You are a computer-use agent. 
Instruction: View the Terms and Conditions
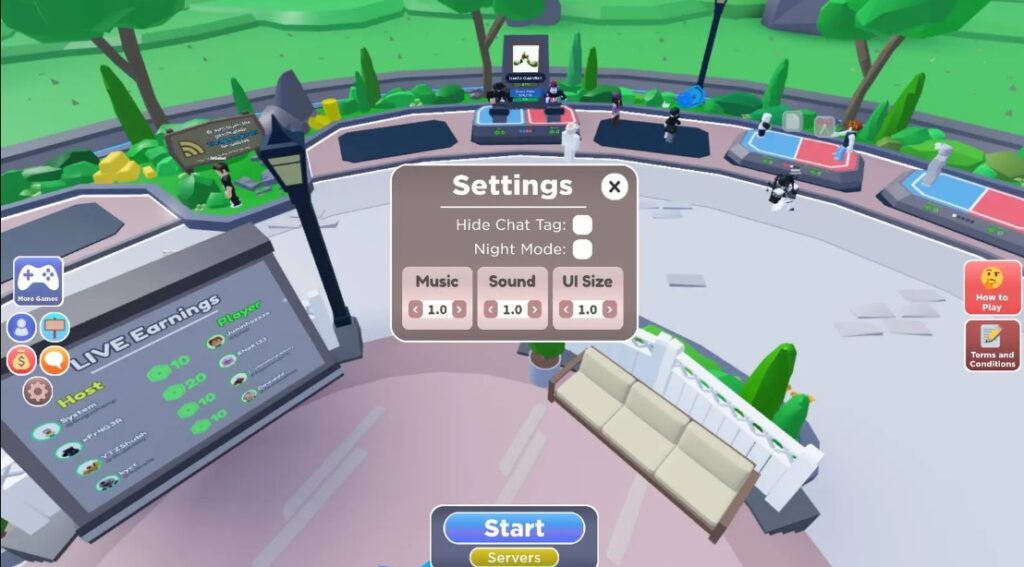(992, 346)
